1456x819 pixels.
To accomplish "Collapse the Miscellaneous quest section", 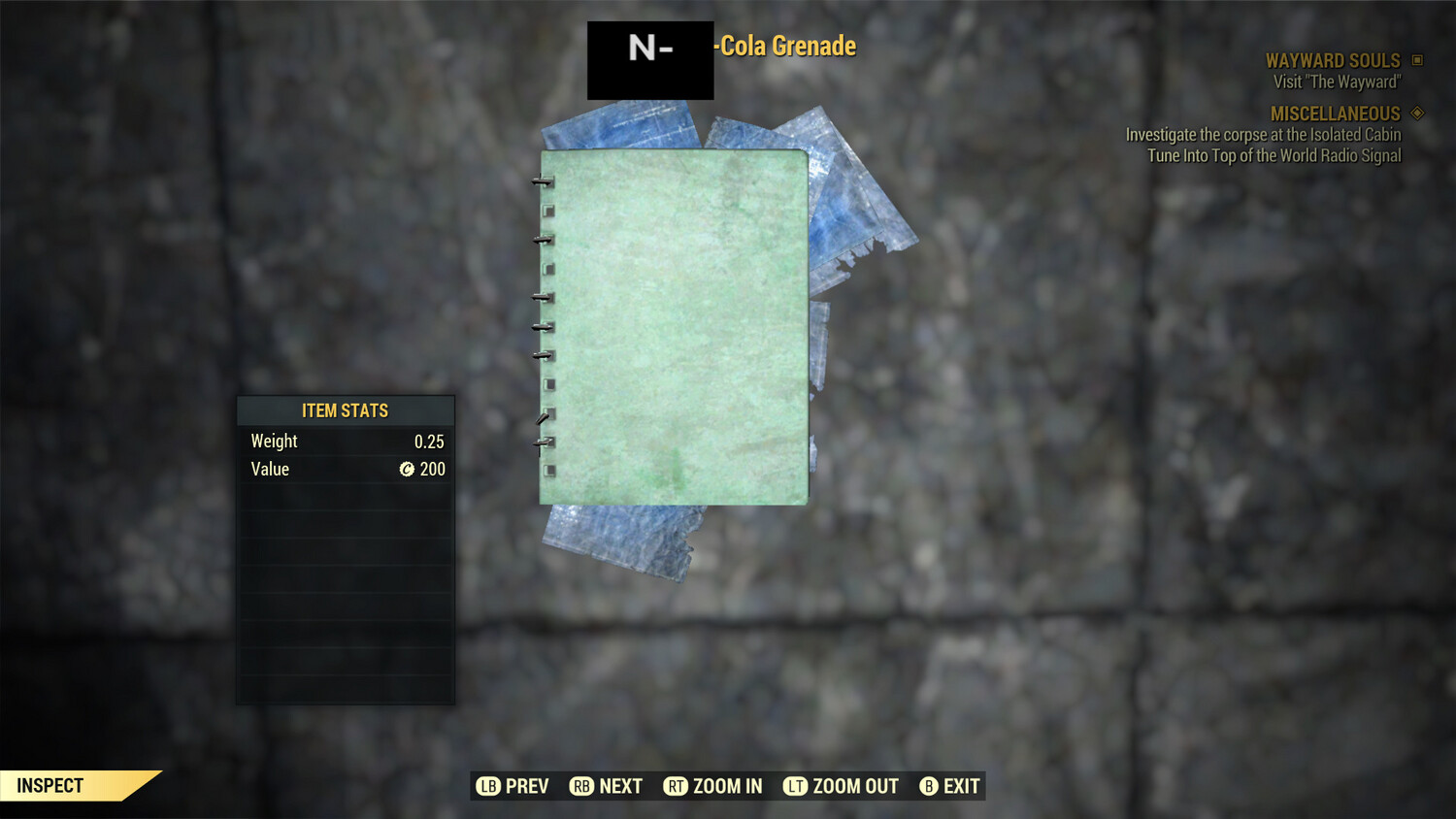I will pyautogui.click(x=1336, y=113).
